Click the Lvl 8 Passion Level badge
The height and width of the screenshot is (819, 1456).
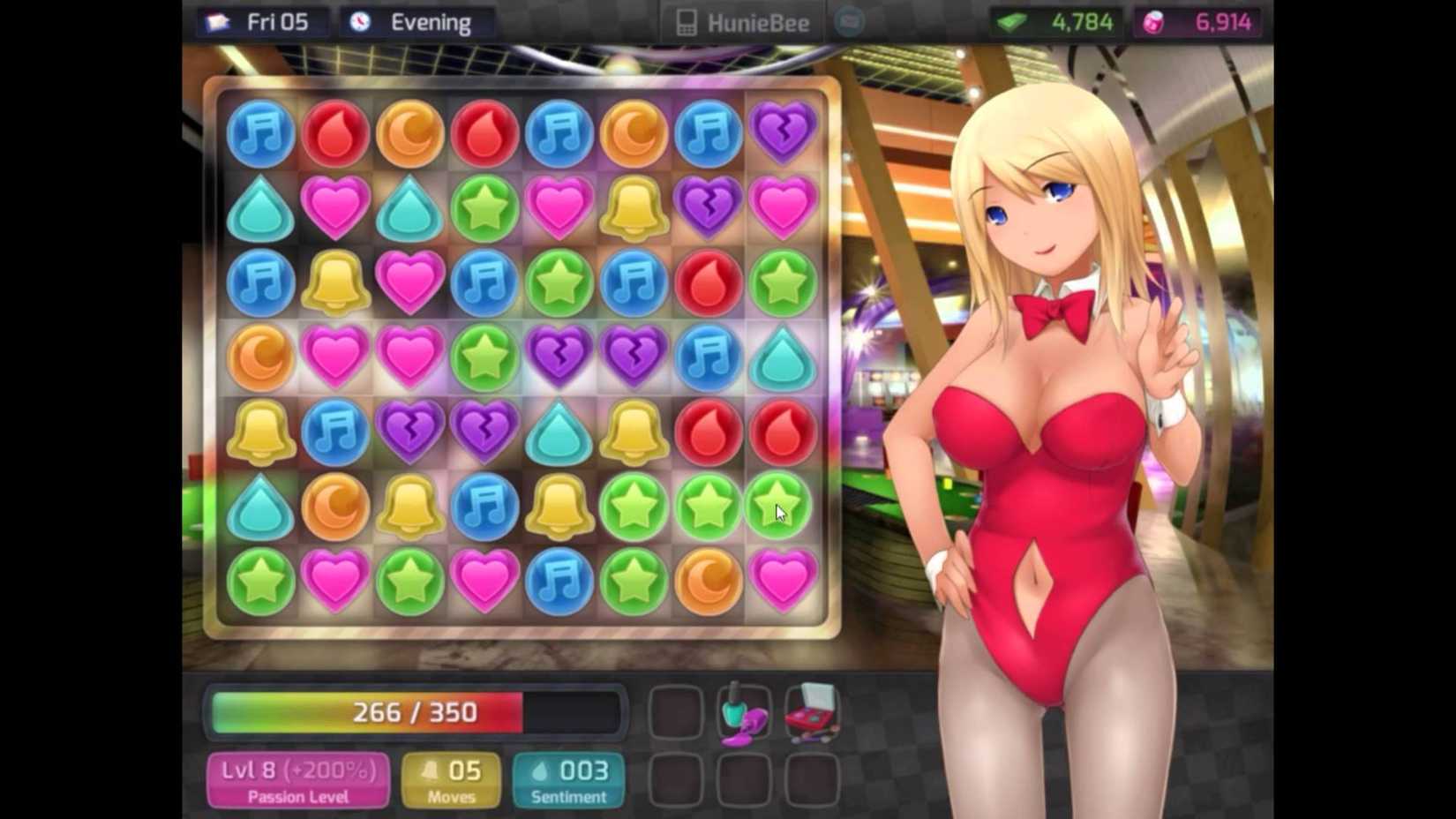point(297,780)
